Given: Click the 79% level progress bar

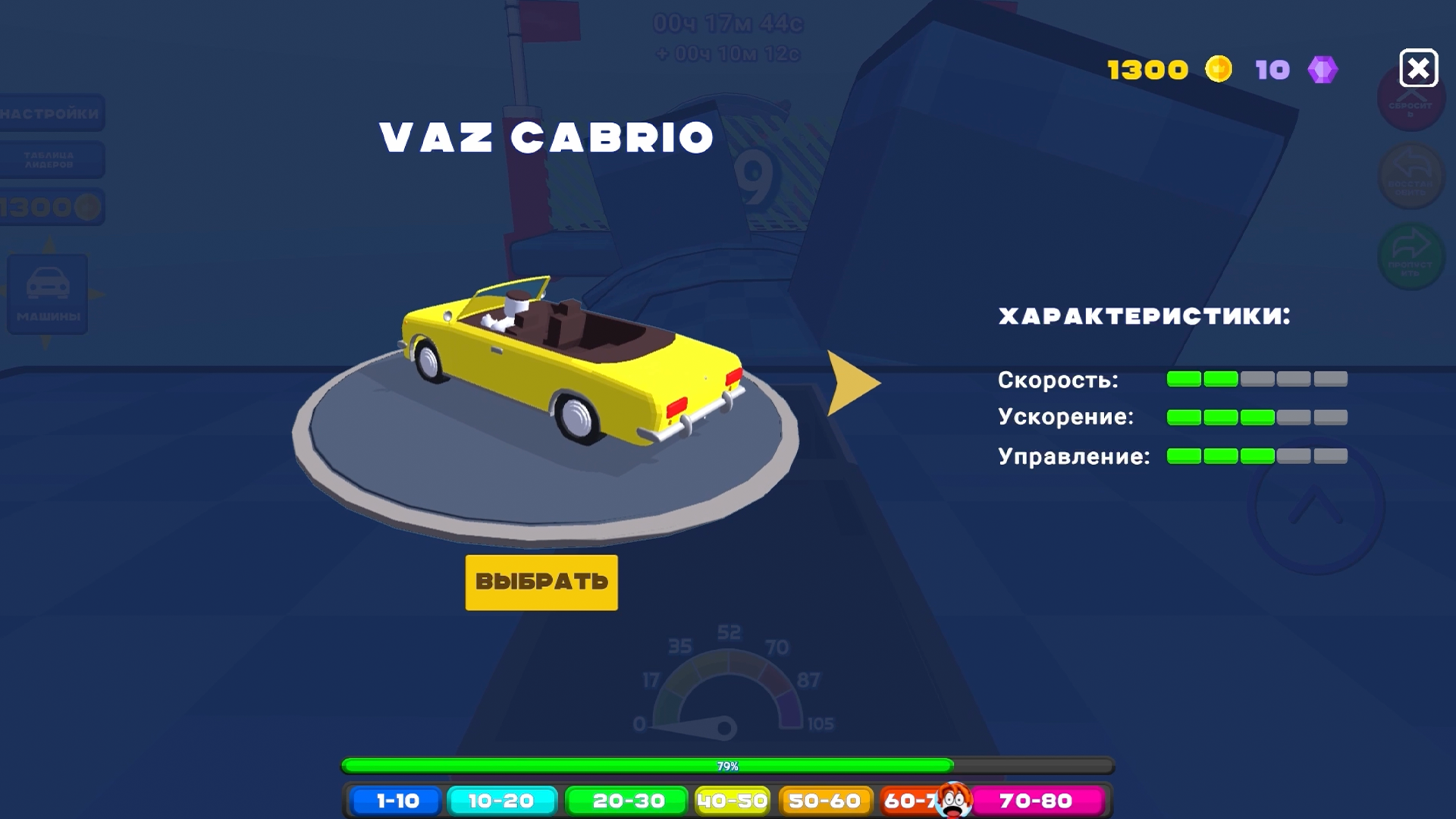Looking at the screenshot, I should tap(726, 766).
